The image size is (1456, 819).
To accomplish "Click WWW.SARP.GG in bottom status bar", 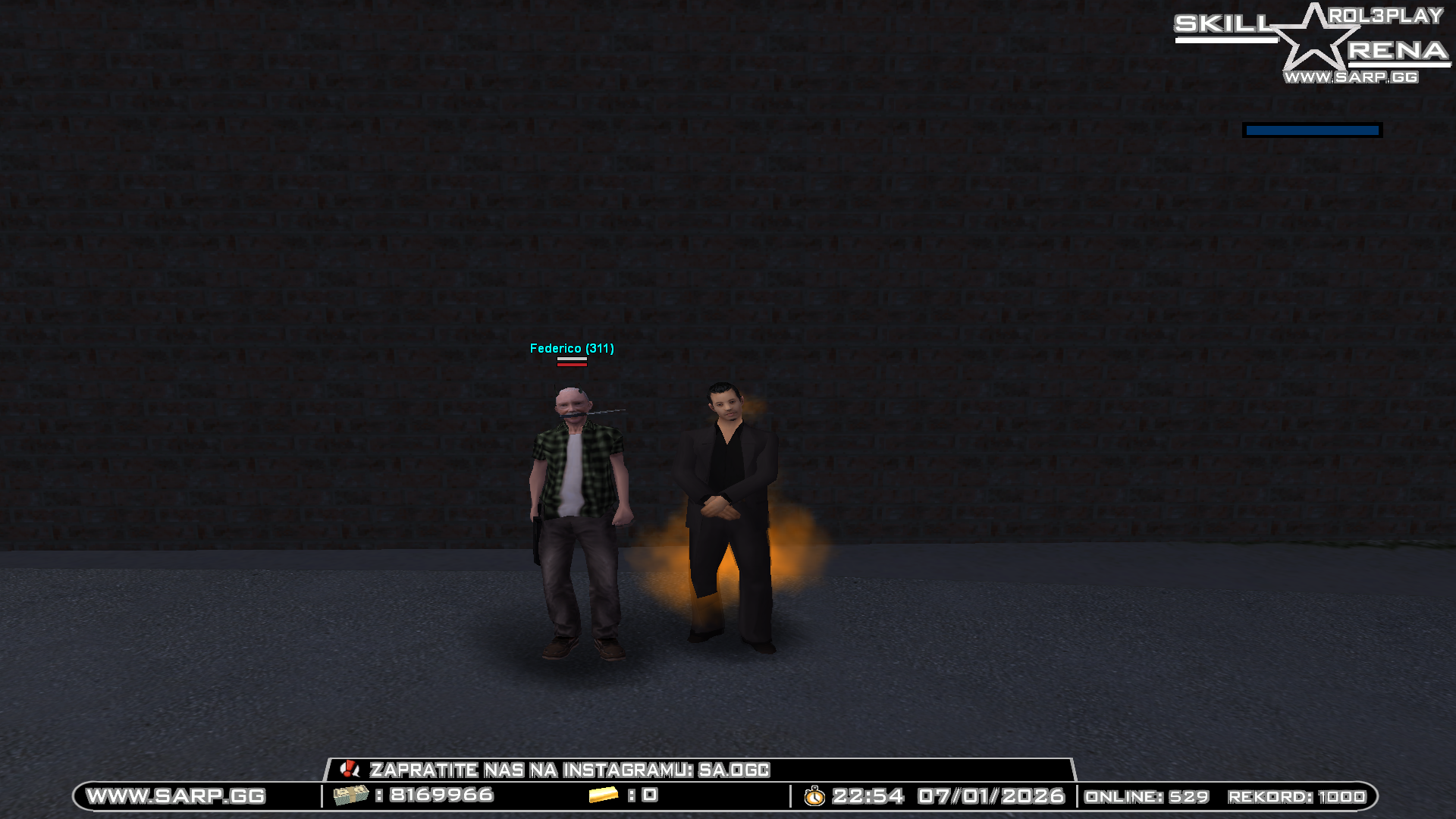I will (176, 796).
